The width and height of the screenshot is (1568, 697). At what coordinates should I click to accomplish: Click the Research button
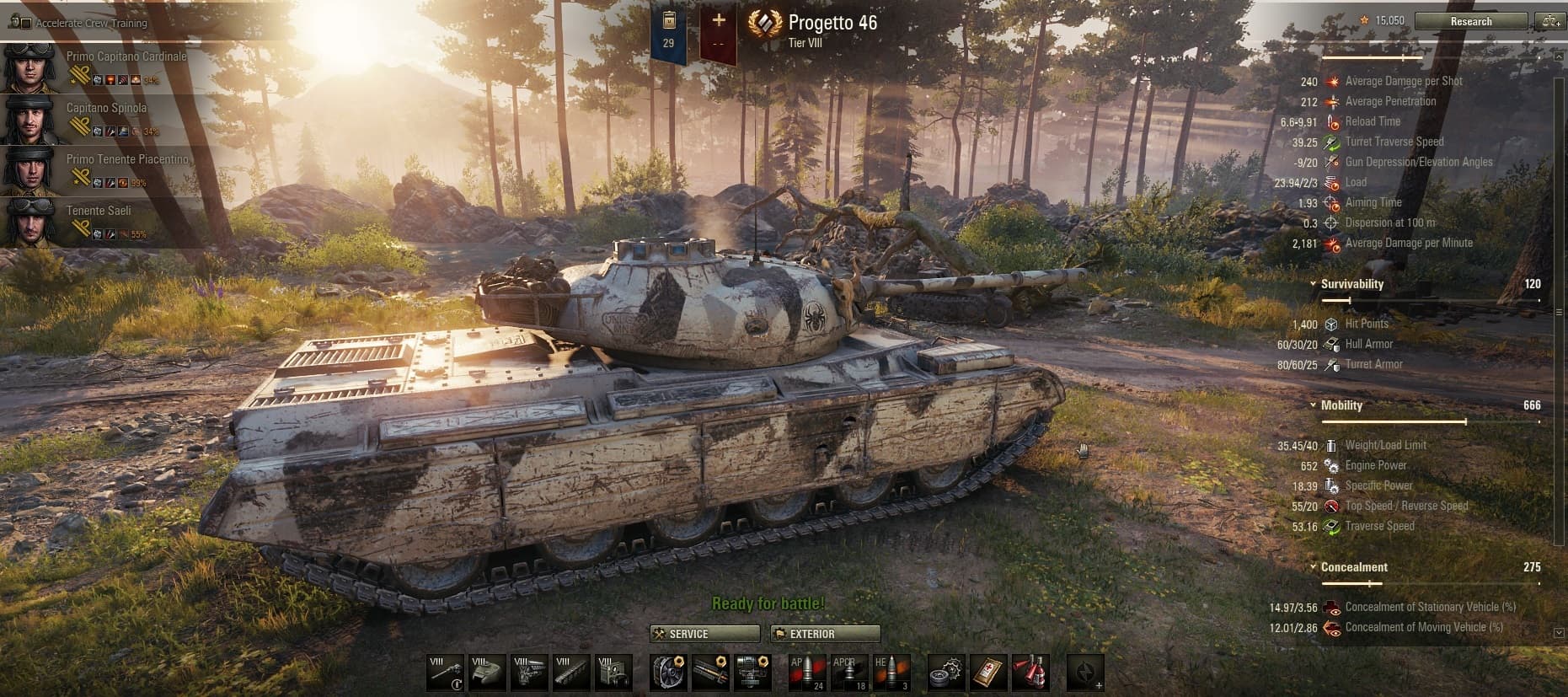[x=1472, y=20]
